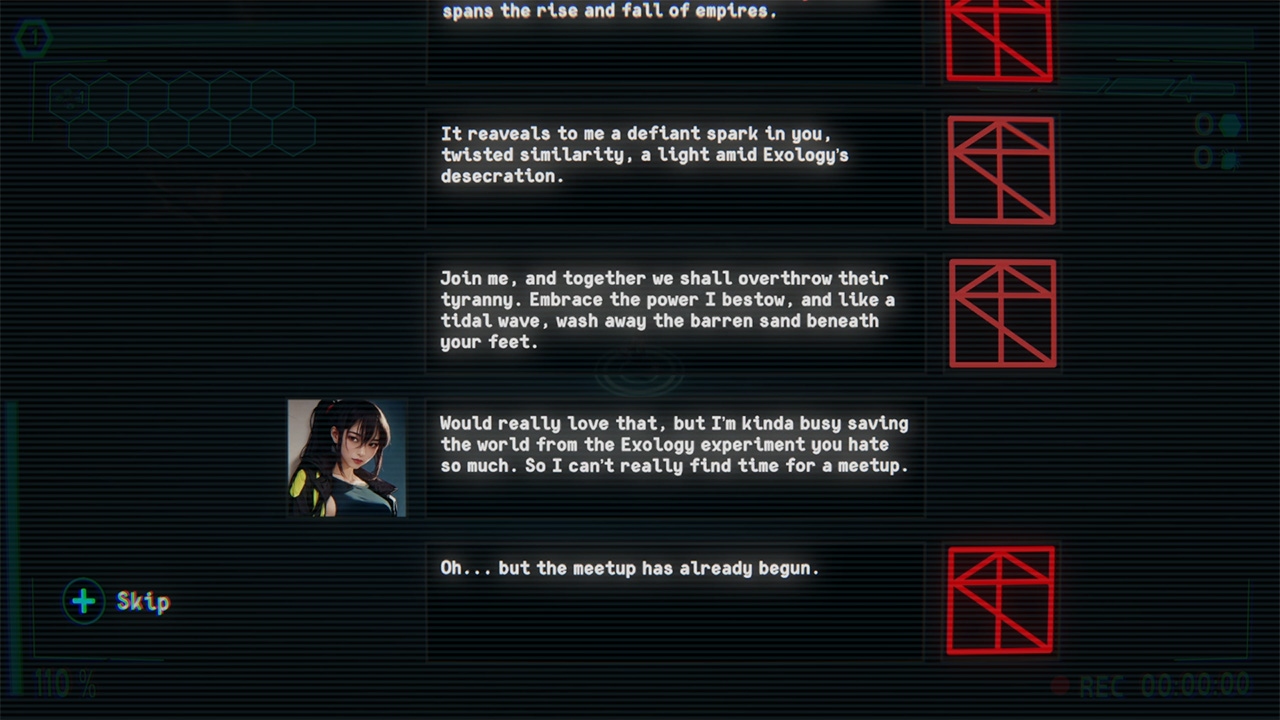Click the female character's portrait thumbnail
Image resolution: width=1280 pixels, height=720 pixels.
coord(346,458)
